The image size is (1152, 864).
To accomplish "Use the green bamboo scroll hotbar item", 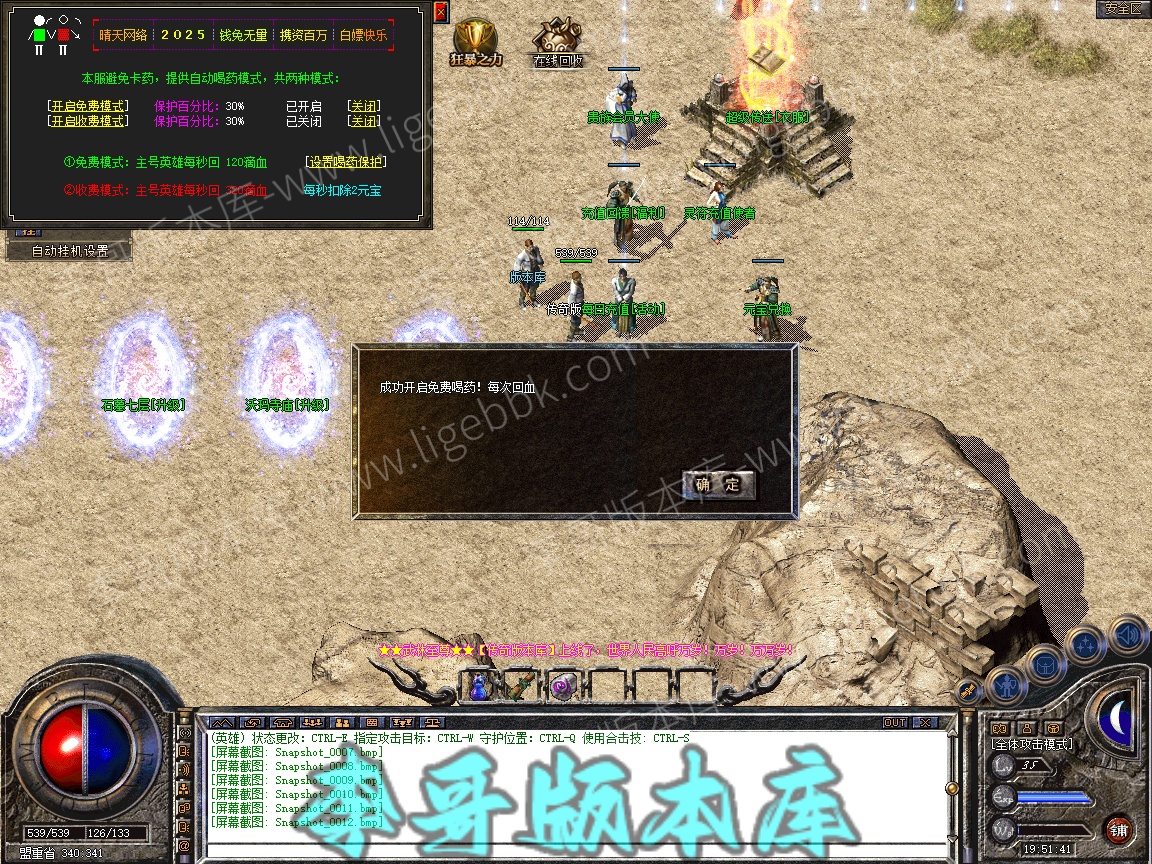I will click(521, 686).
